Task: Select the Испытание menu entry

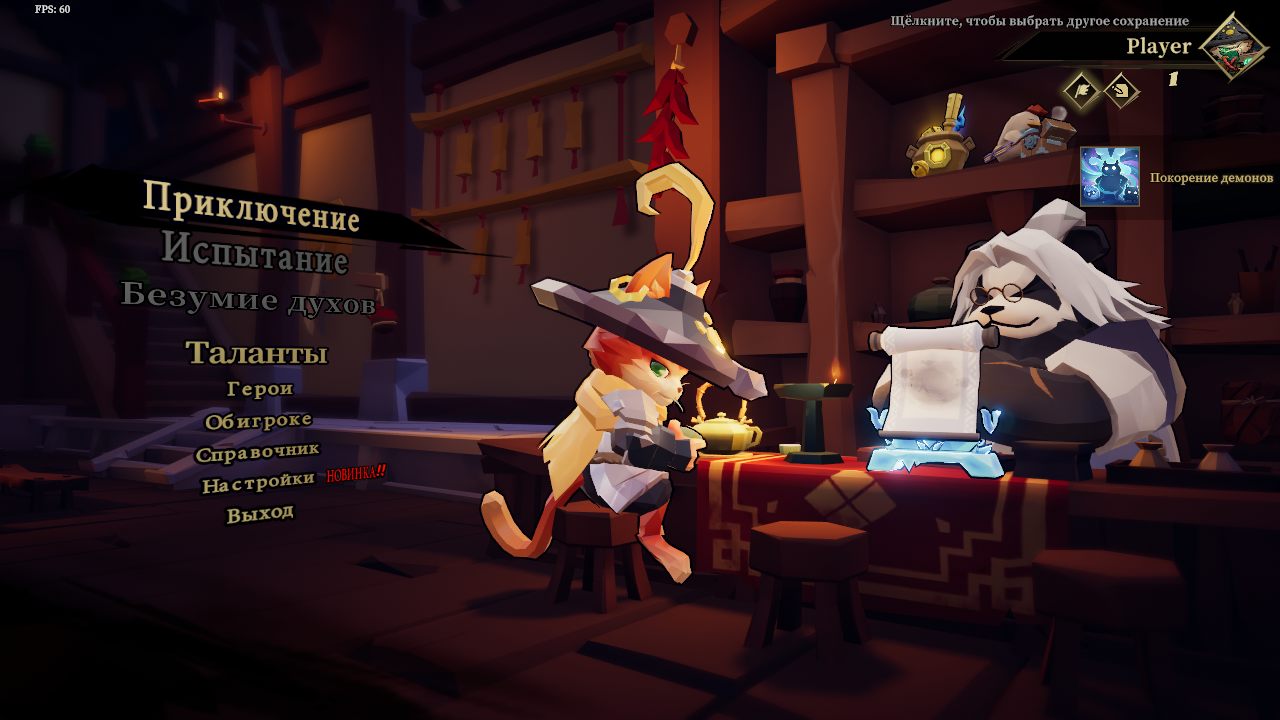Action: click(254, 251)
